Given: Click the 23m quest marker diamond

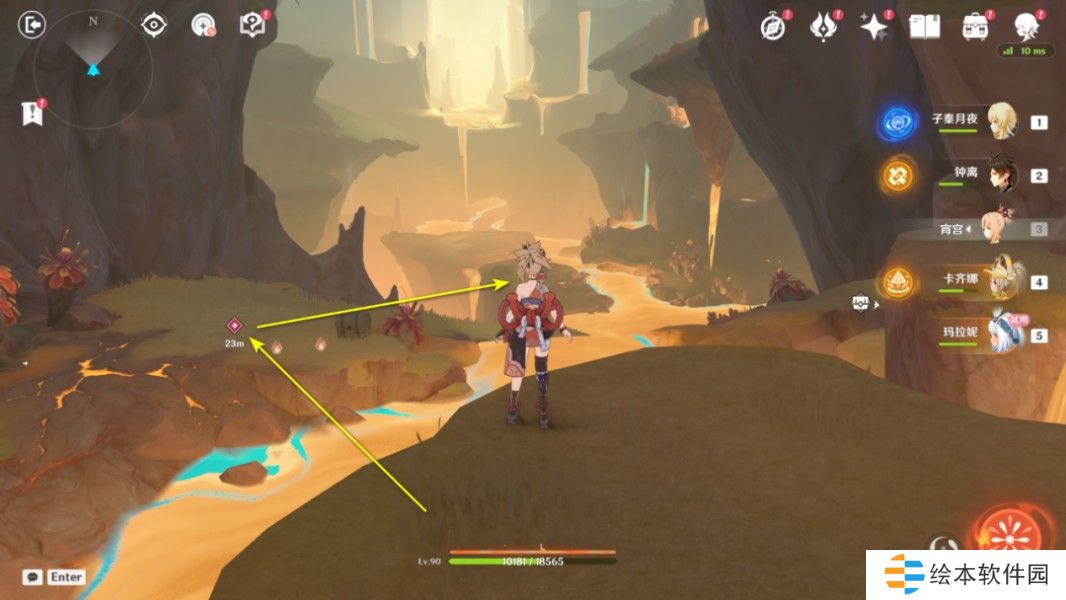Looking at the screenshot, I should pyautogui.click(x=234, y=325).
